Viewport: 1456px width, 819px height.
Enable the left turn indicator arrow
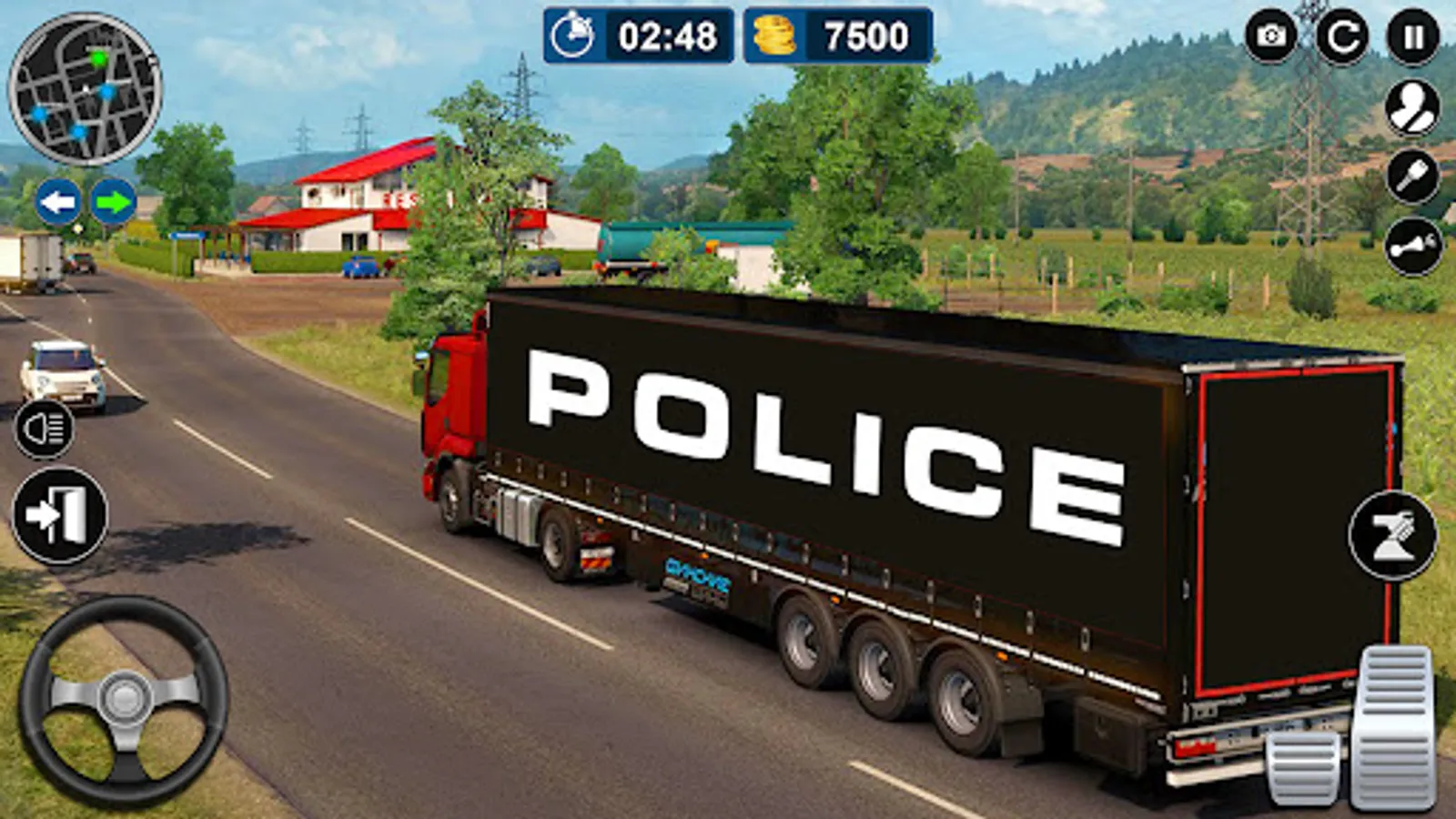pyautogui.click(x=58, y=202)
